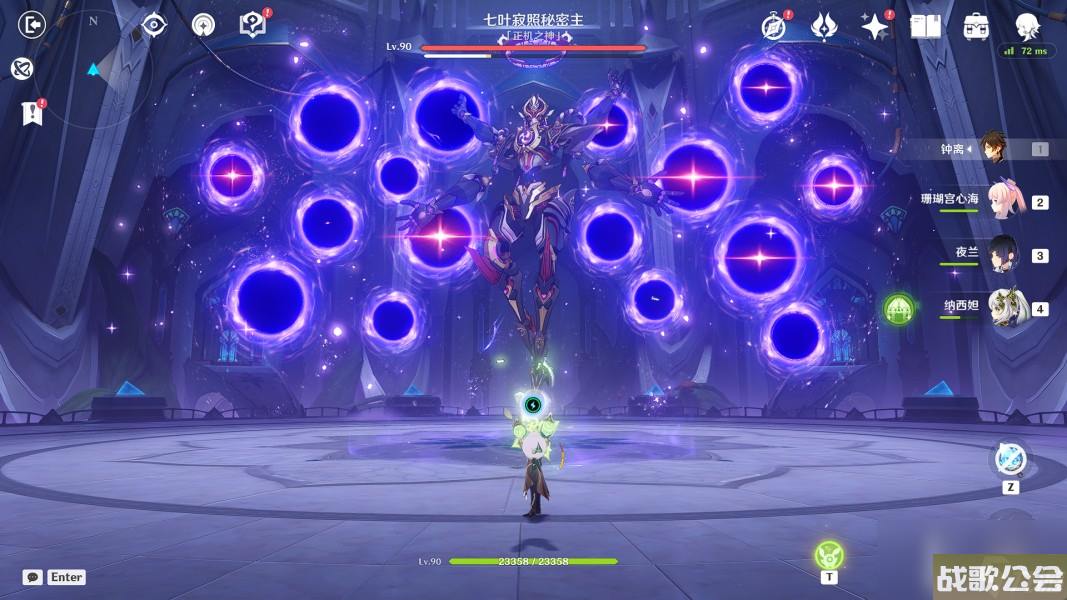Switch to party member 夜兰

[x=1003, y=255]
